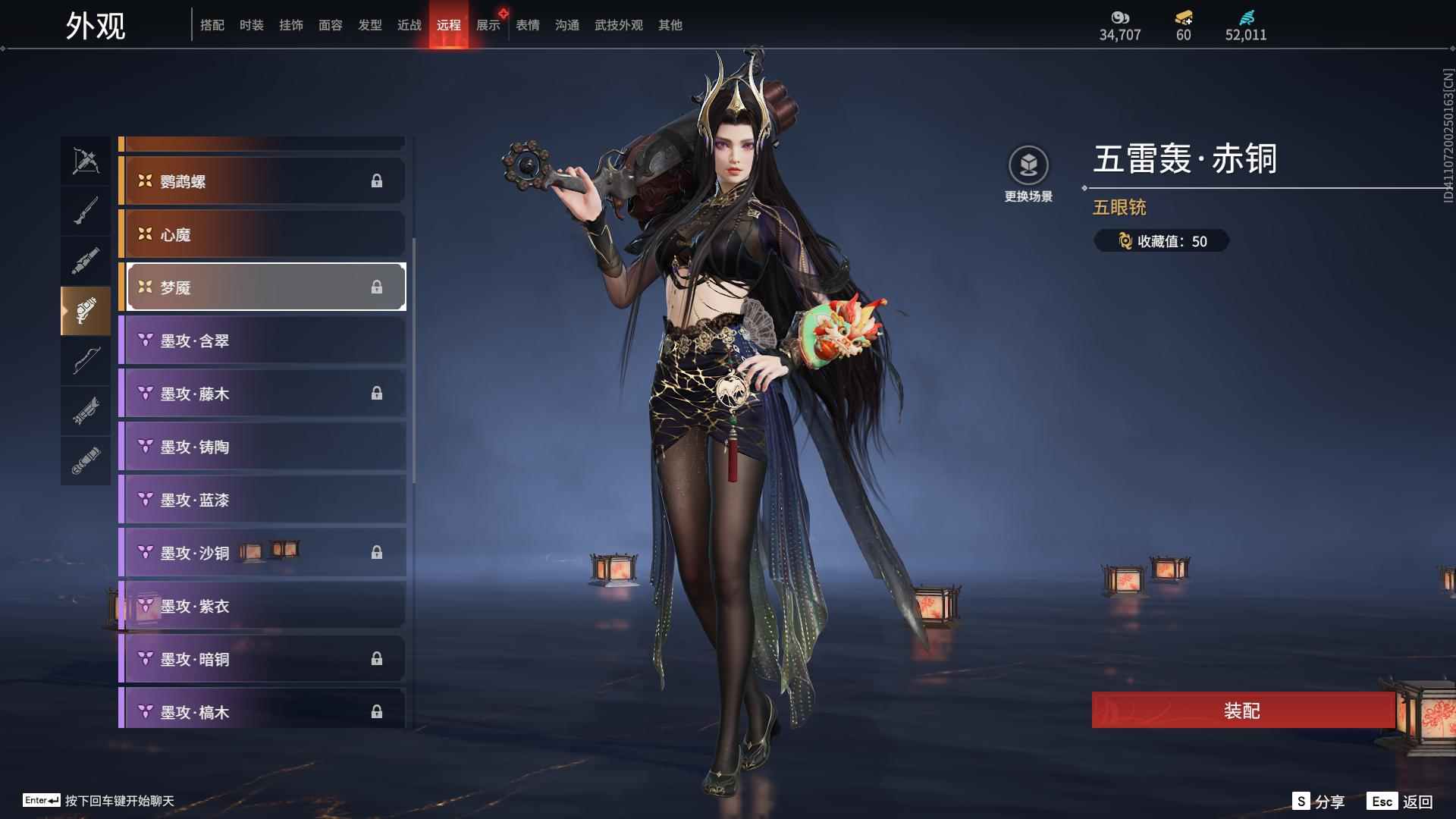This screenshot has height=819, width=1456.
Task: Click the 更换场景 scene change icon
Action: (x=1028, y=165)
